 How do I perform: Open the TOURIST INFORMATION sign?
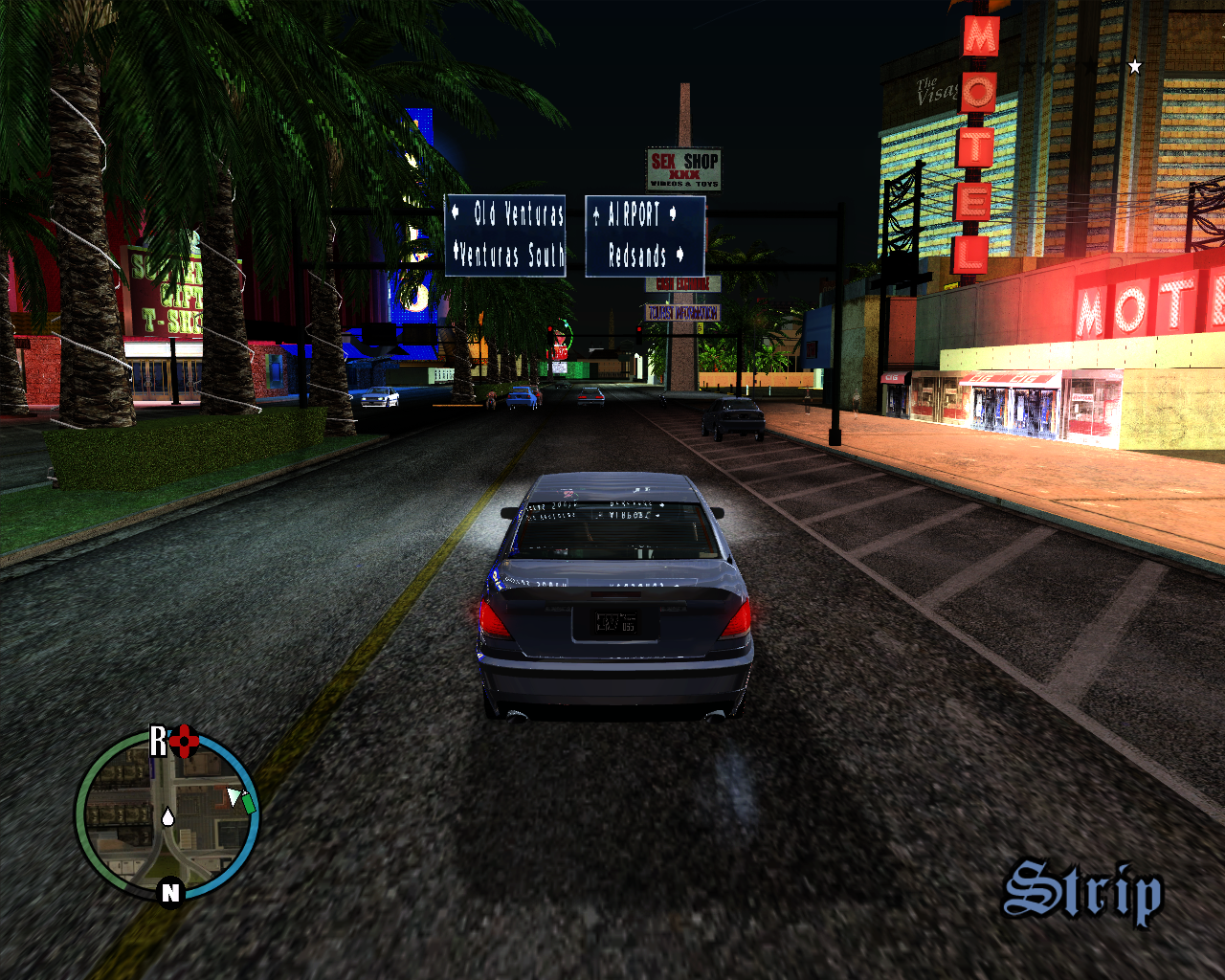click(682, 312)
